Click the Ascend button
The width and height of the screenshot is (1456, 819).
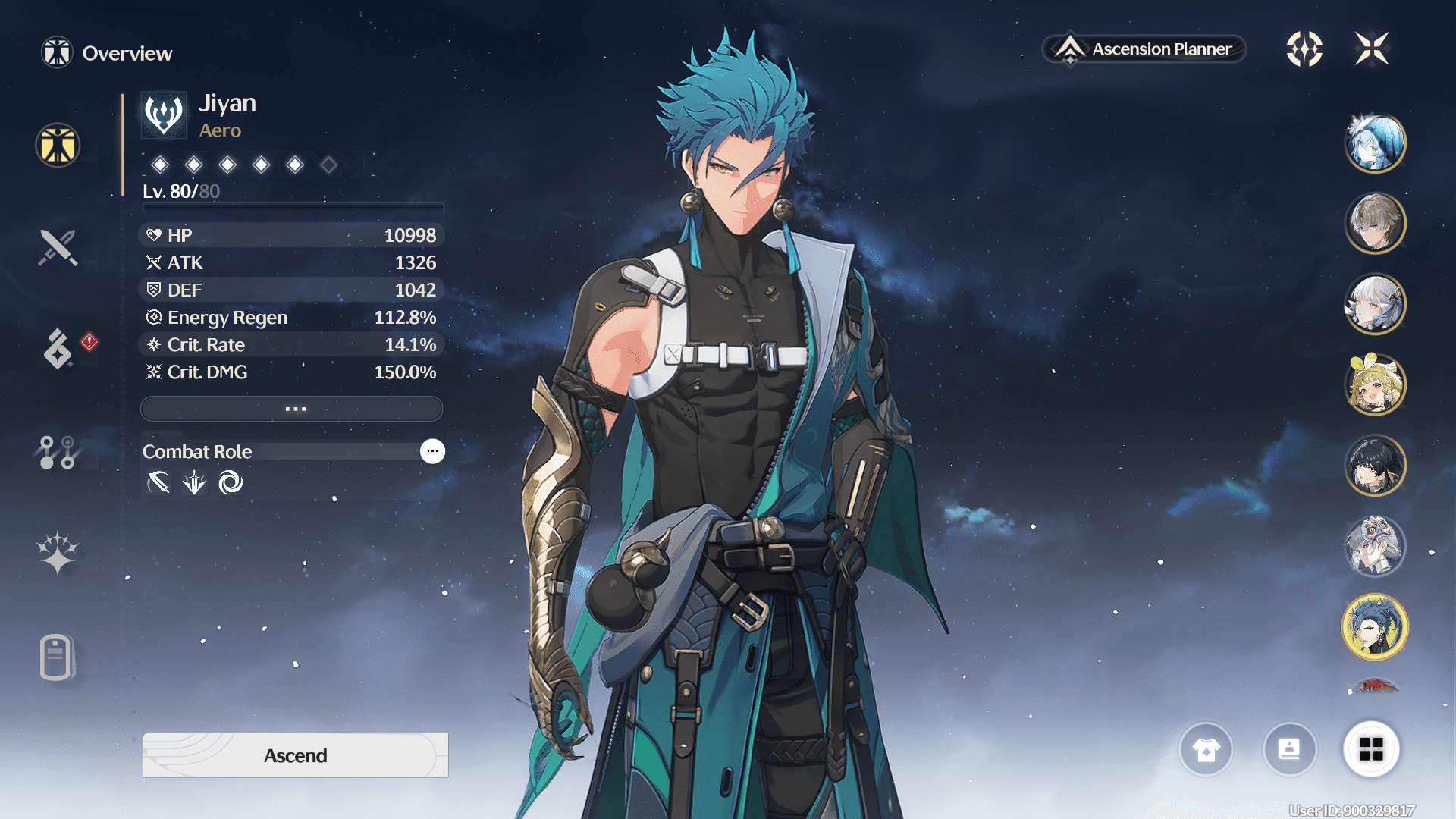coord(296,755)
